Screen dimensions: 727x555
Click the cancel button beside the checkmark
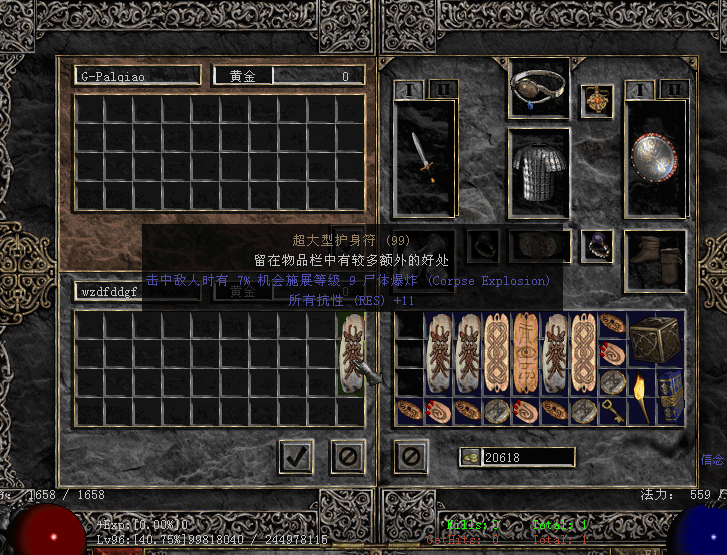pos(346,457)
